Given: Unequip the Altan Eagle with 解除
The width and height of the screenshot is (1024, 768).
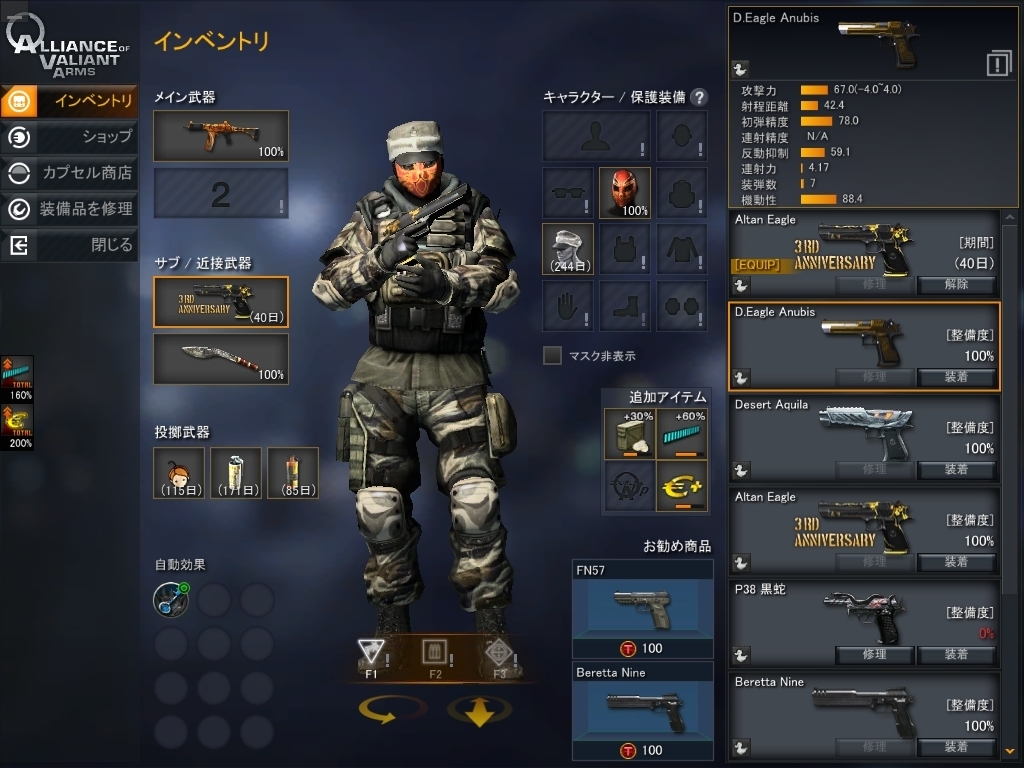Looking at the screenshot, I should click(x=956, y=284).
